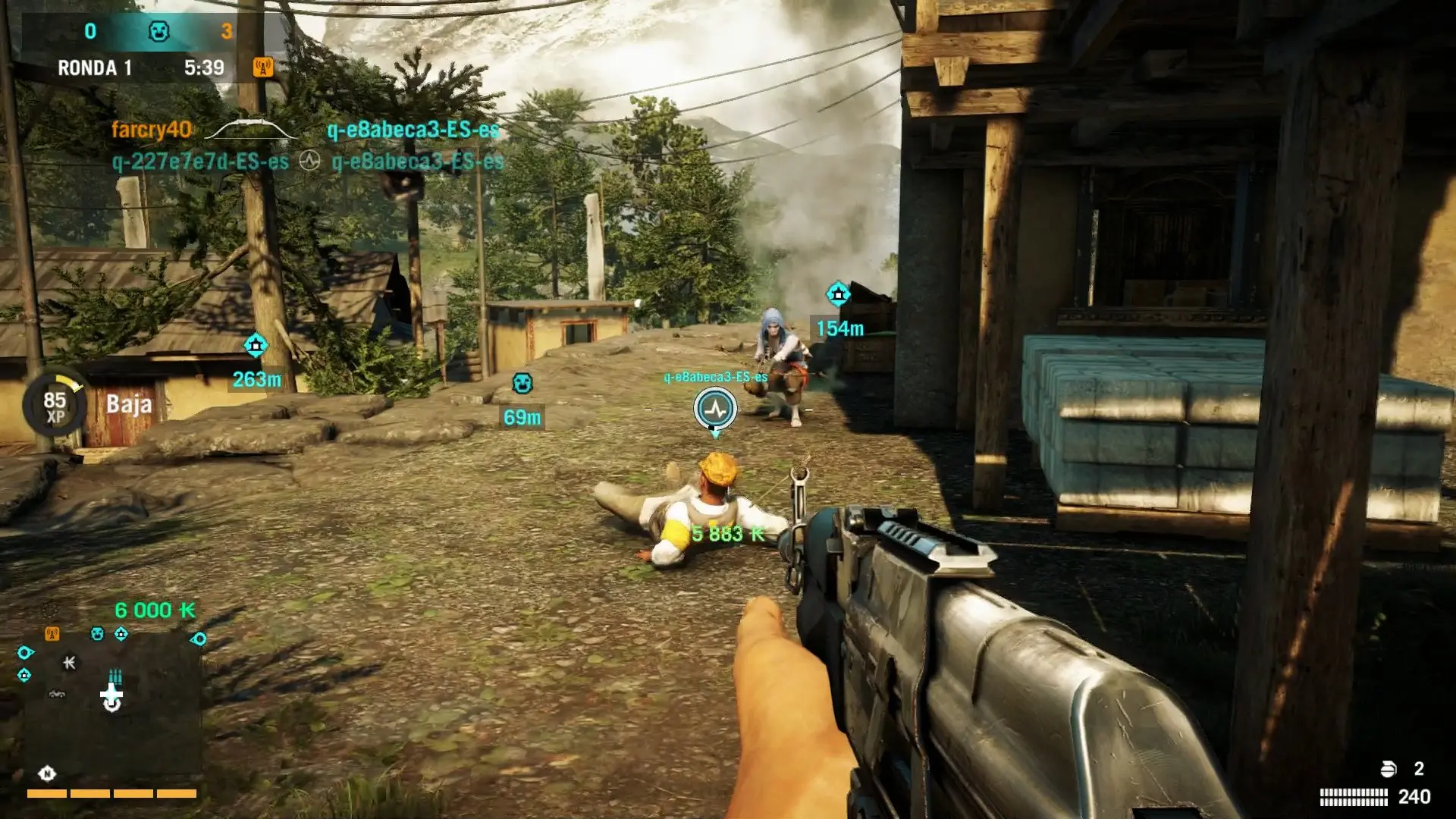1456x819 pixels.
Task: Click the radio tower icon on the minimap
Action: click(52, 634)
